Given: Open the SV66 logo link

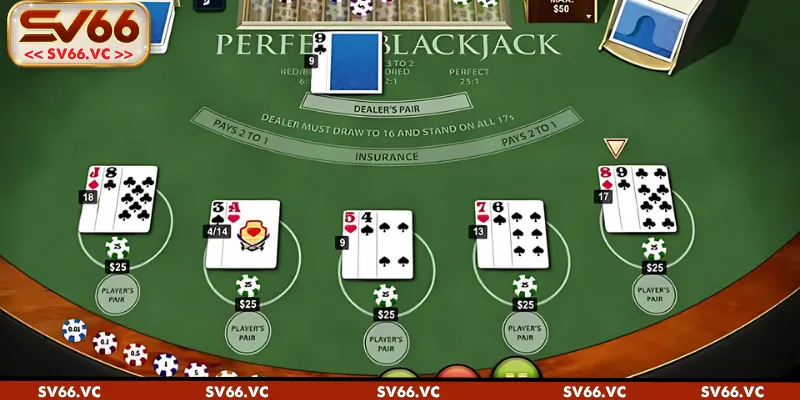Looking at the screenshot, I should point(76,32).
